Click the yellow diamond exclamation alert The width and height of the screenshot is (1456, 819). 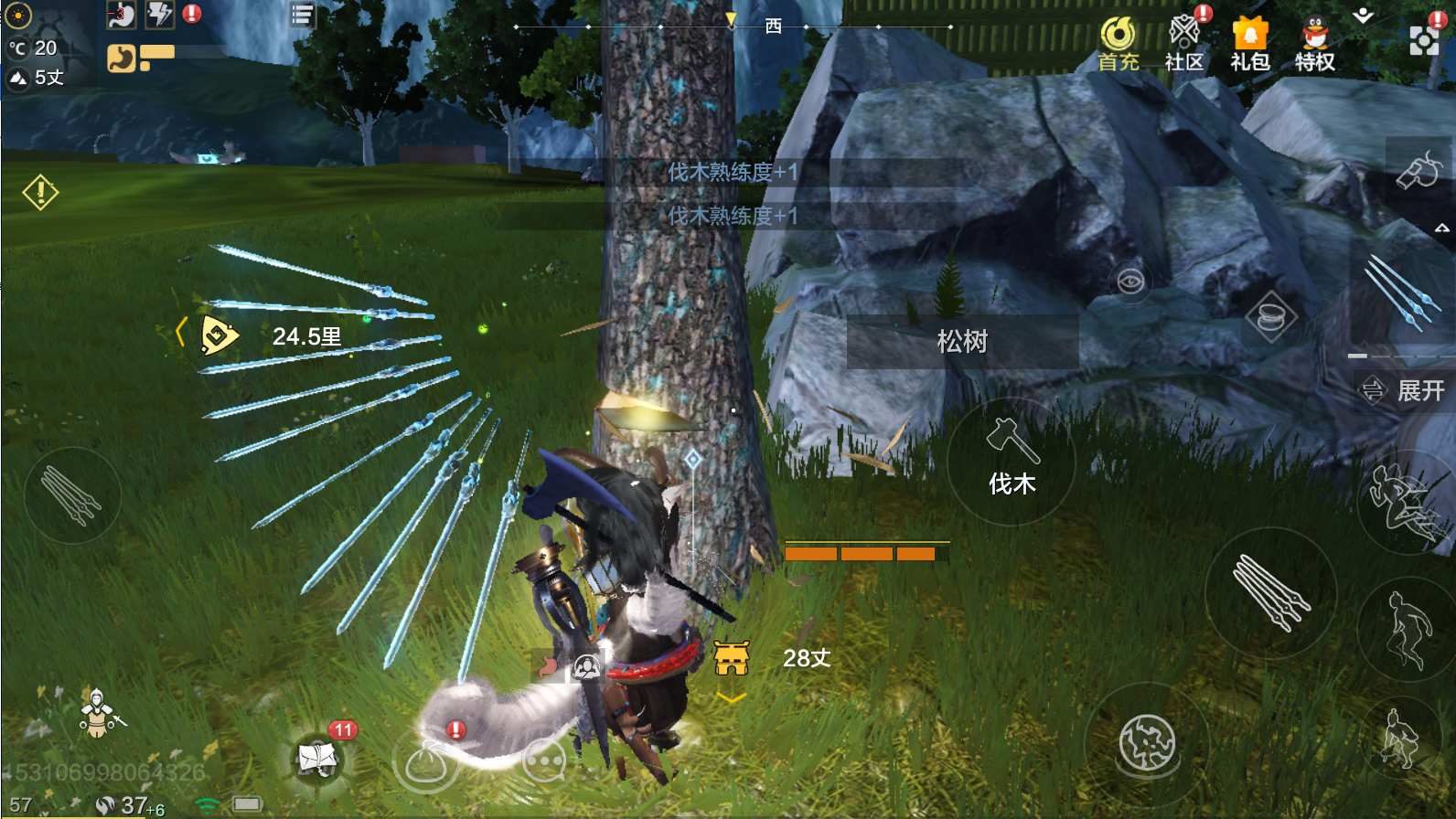[40, 192]
